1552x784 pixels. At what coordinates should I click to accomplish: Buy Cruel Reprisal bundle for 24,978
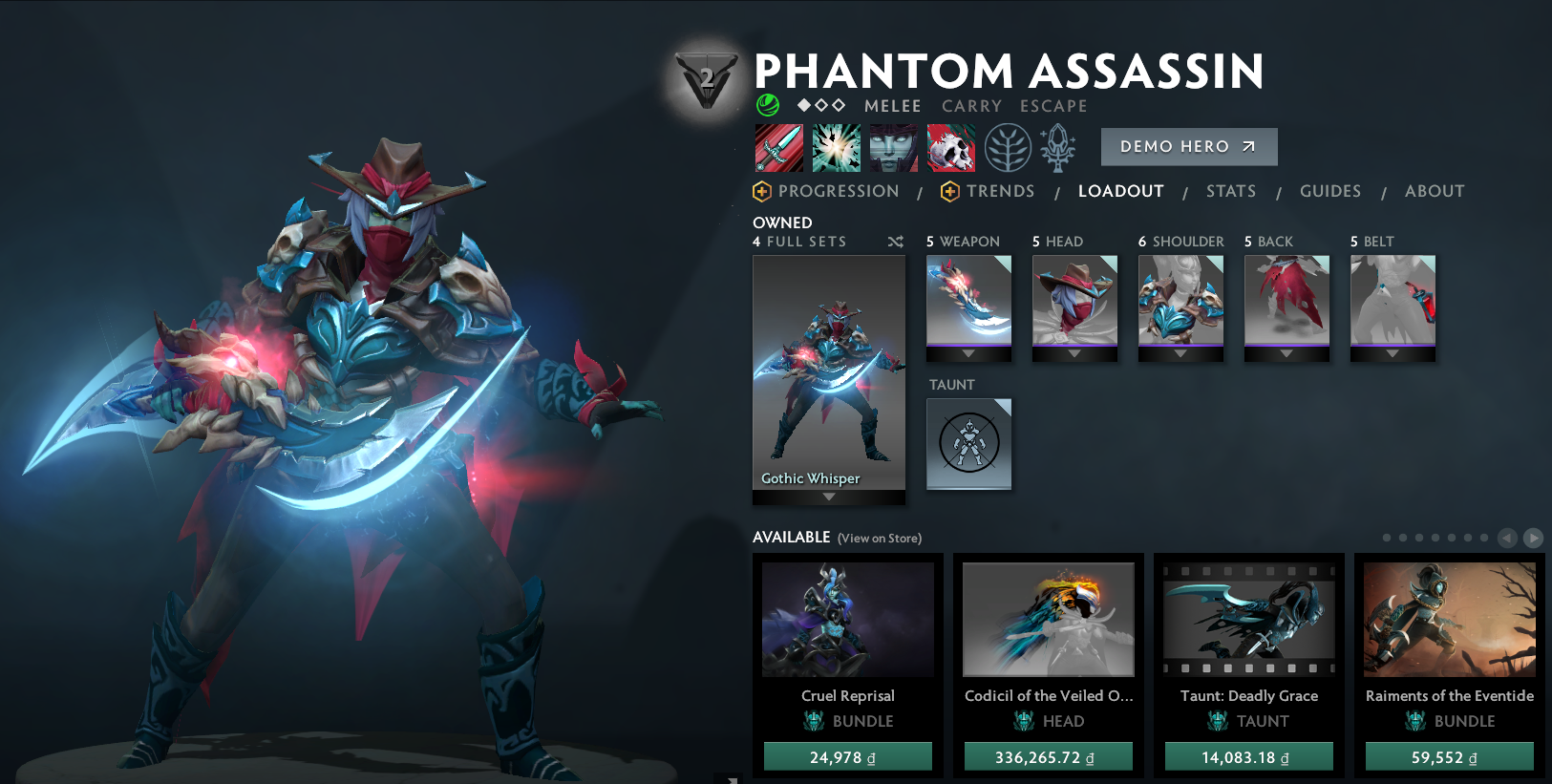(847, 757)
